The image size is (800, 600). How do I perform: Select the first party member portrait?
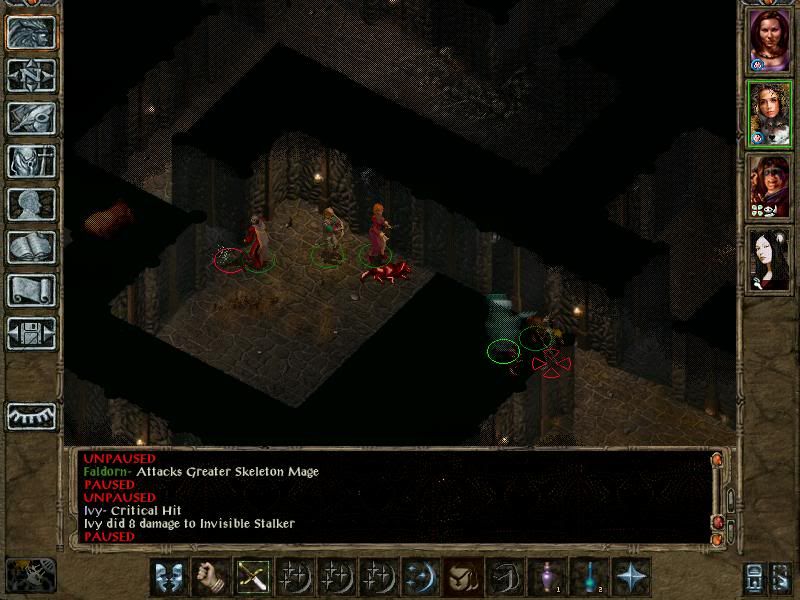[x=770, y=41]
